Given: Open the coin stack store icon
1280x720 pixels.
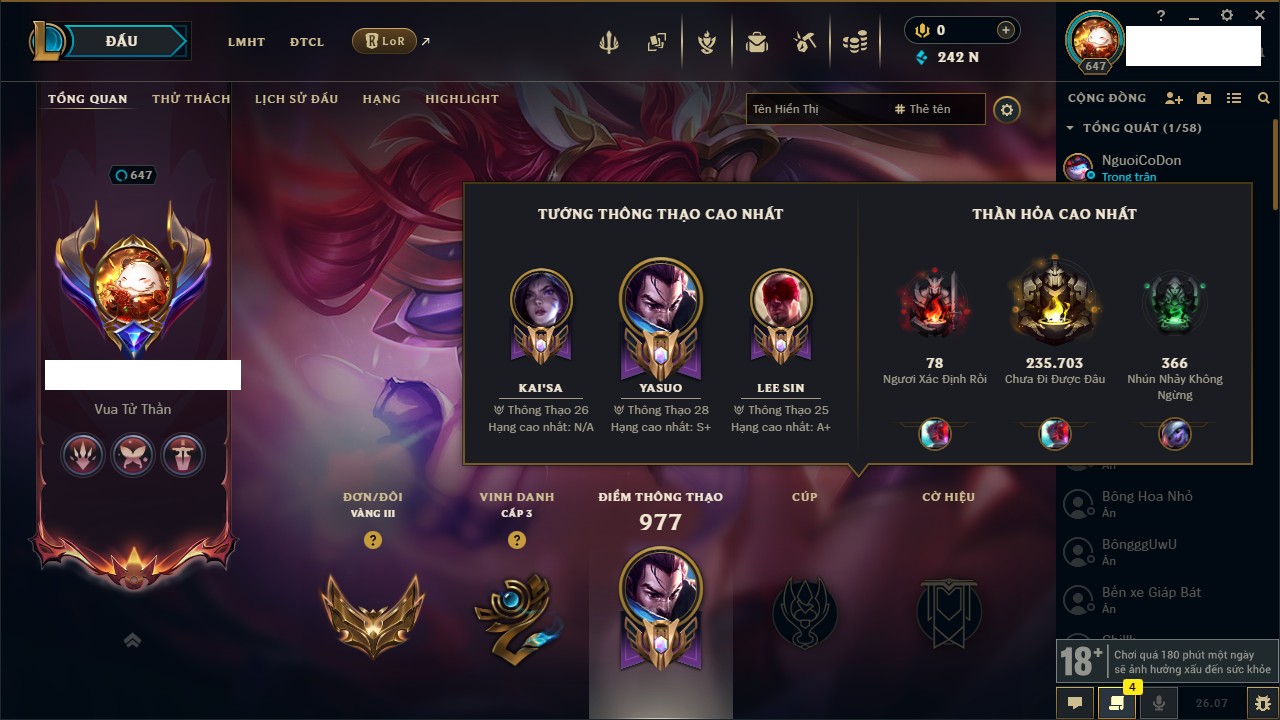Looking at the screenshot, I should pos(854,42).
